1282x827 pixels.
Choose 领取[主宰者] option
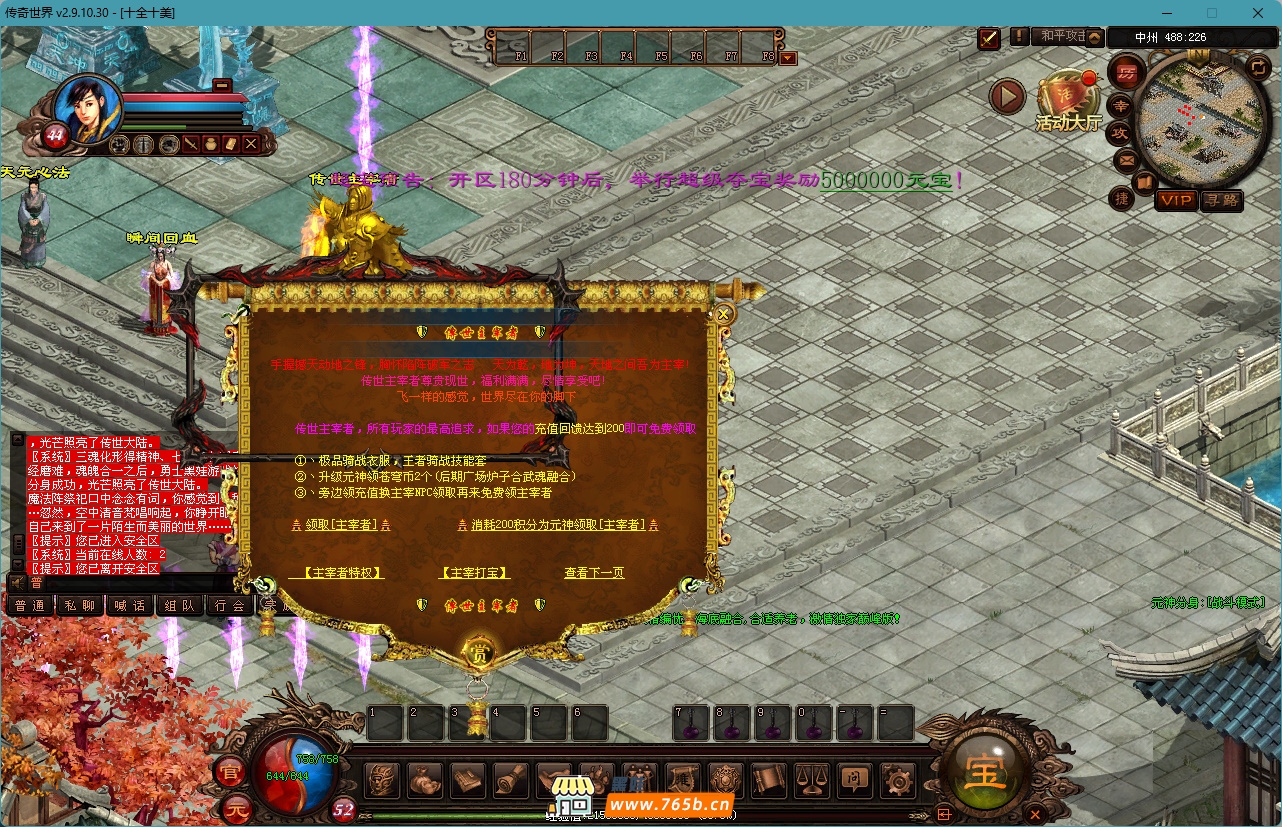(339, 525)
